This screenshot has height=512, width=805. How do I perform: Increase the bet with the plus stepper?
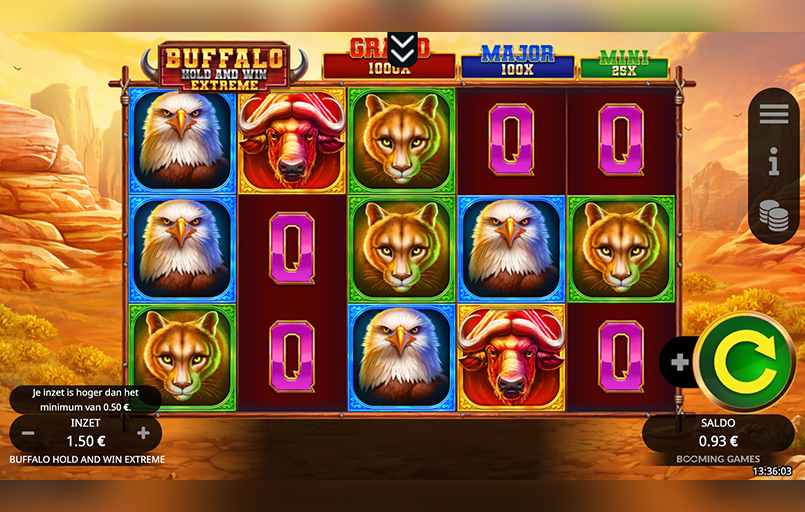tap(143, 433)
